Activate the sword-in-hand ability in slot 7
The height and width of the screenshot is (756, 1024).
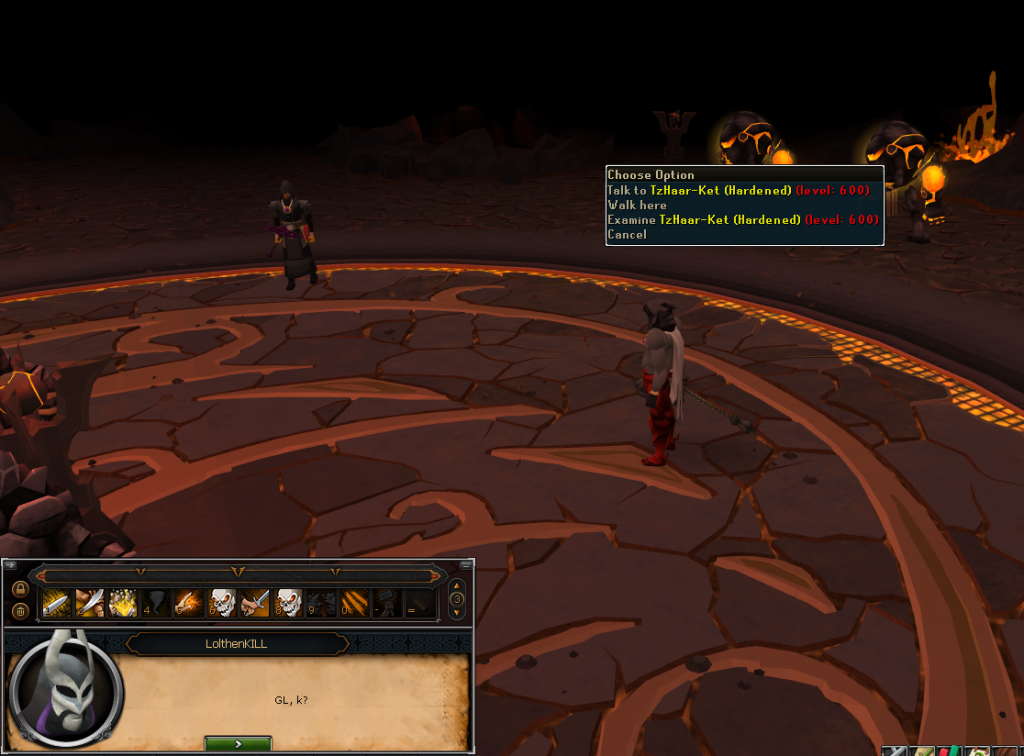(x=255, y=603)
